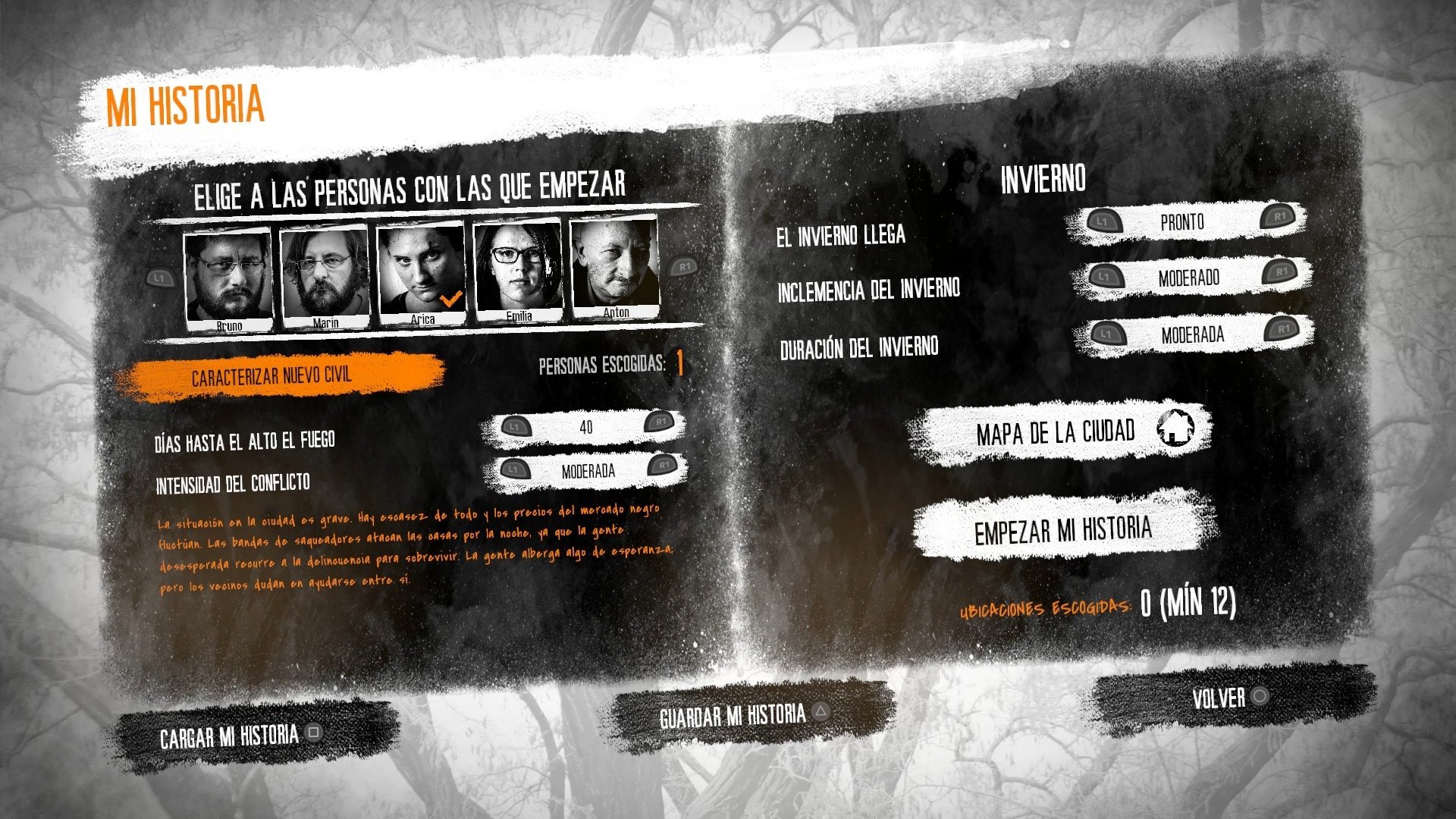Click the L1 icon for Intensidad del Conflicto
The height and width of the screenshot is (819, 1456).
coord(516,471)
